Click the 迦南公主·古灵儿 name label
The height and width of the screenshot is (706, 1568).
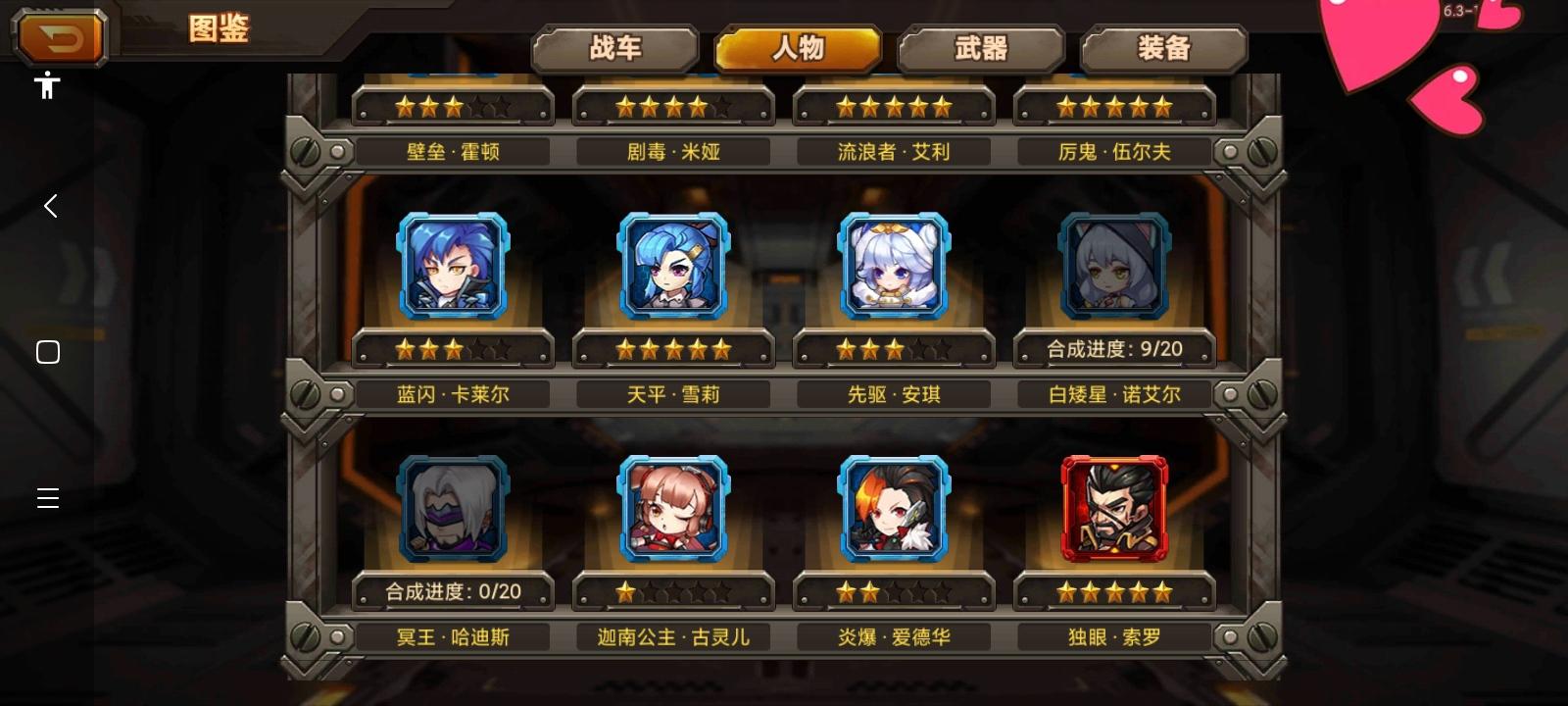point(674,635)
